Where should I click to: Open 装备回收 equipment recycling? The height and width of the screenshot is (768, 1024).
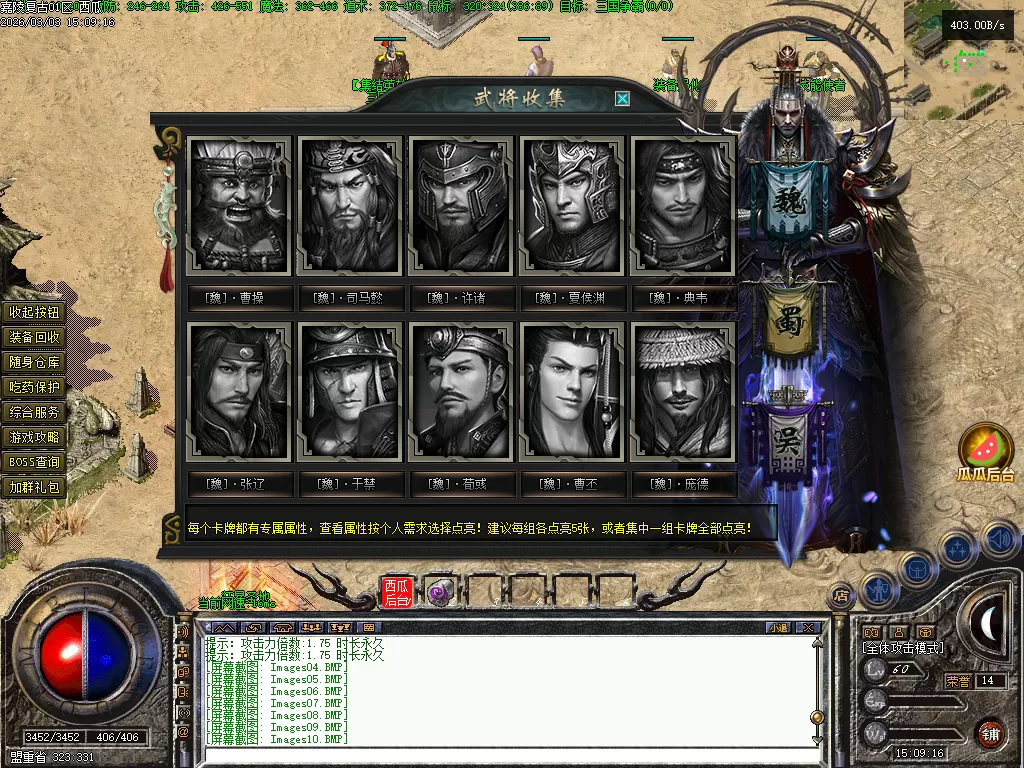(x=35, y=337)
